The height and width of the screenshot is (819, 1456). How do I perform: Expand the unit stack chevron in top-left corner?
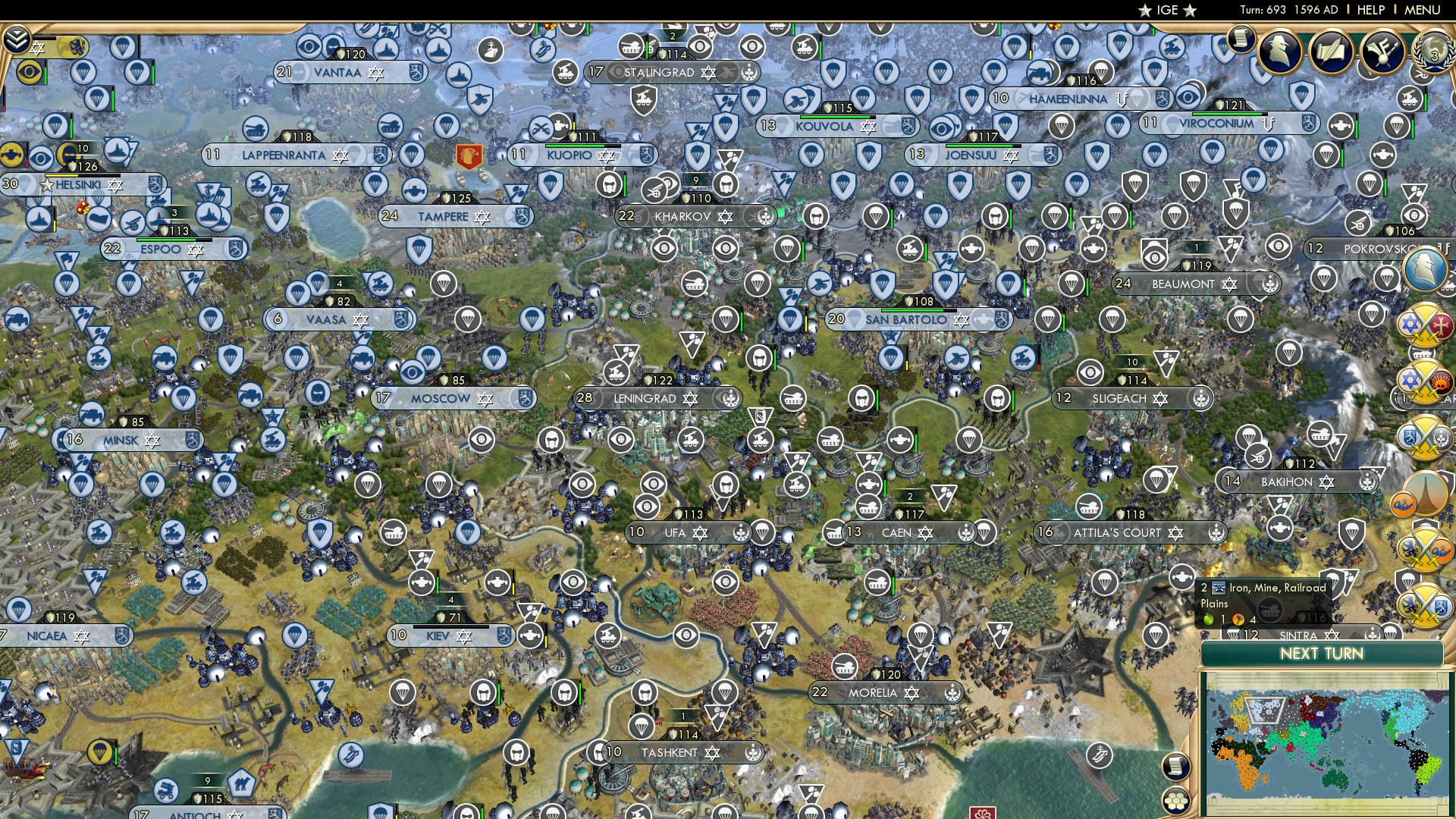pyautogui.click(x=16, y=41)
